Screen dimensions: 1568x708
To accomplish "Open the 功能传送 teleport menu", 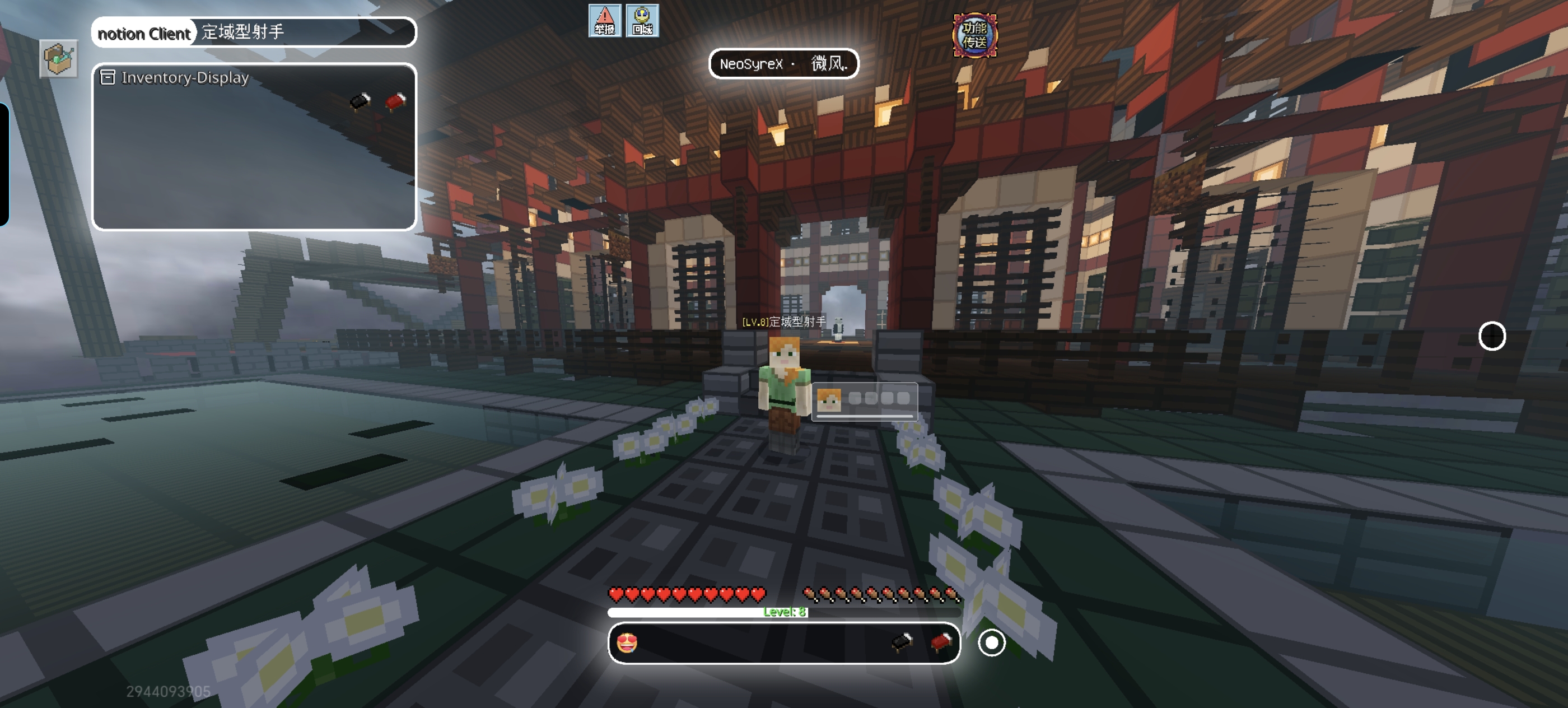I will pyautogui.click(x=974, y=35).
